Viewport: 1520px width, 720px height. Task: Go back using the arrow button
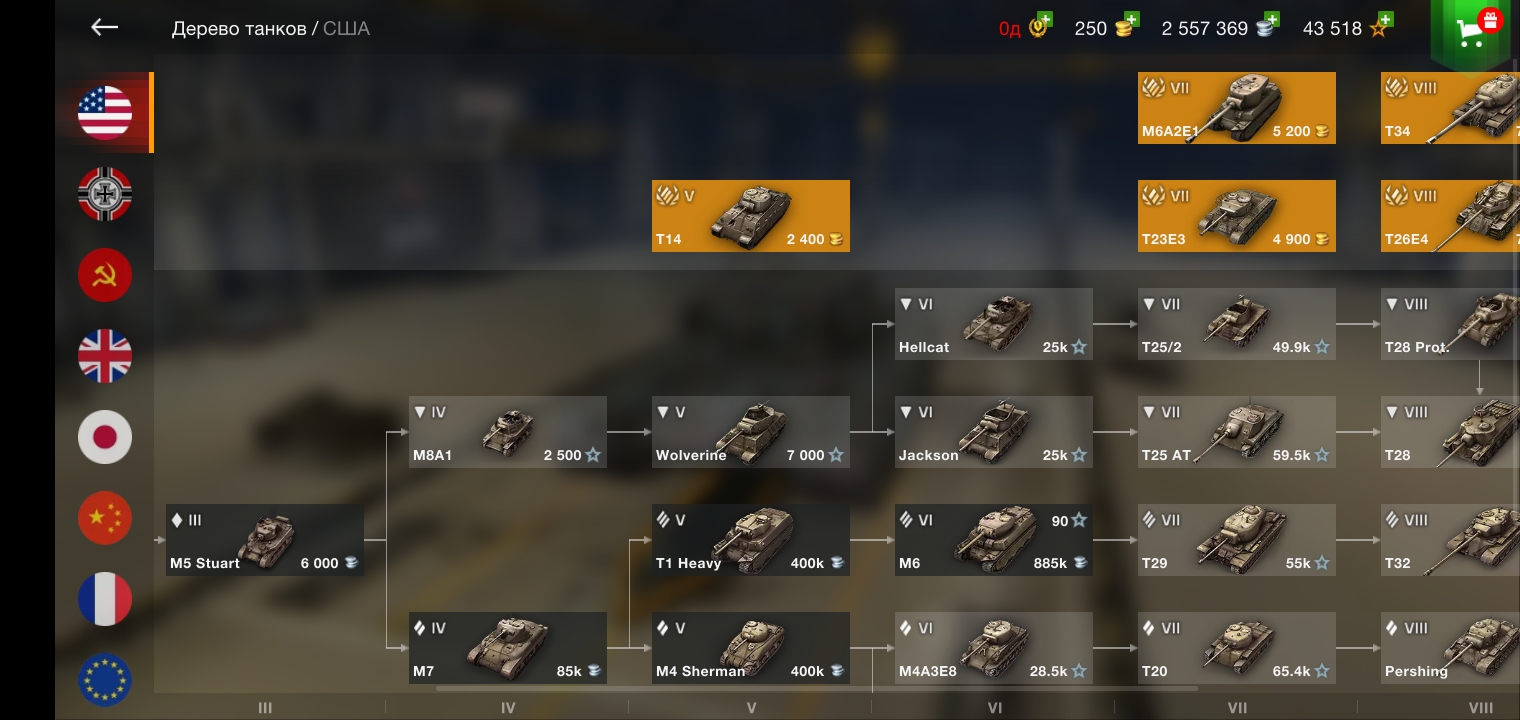tap(105, 28)
